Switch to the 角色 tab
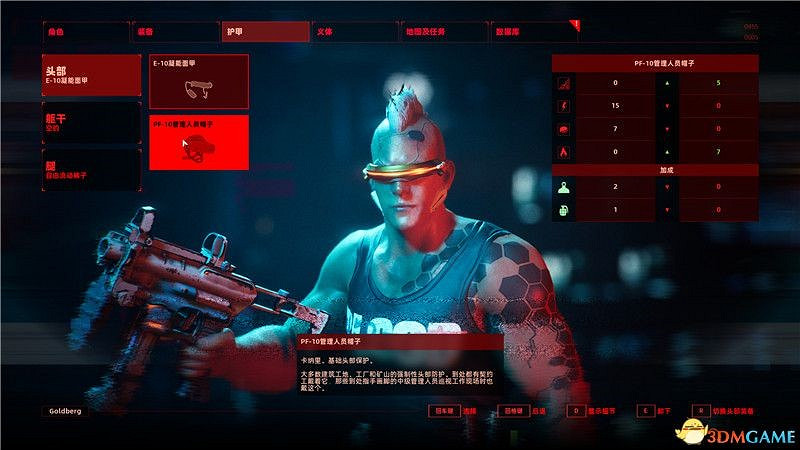Viewport: 800px width, 450px height. [85, 31]
